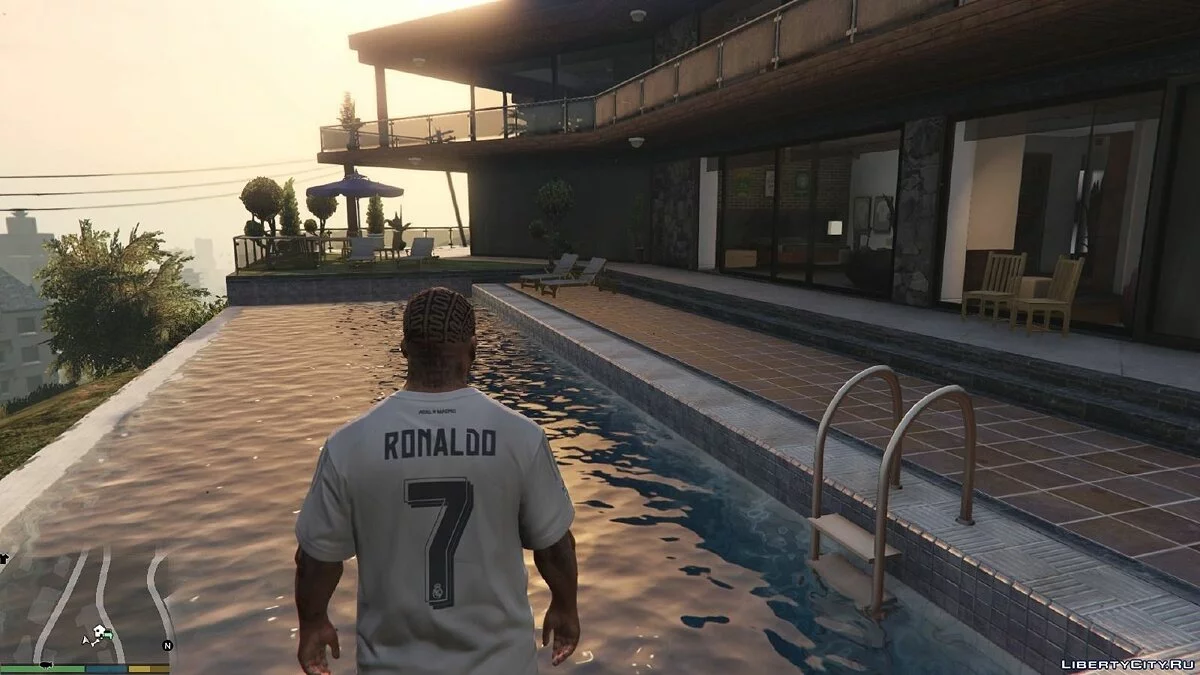
Task: Click the green car blip on minimap
Action: click(108, 635)
